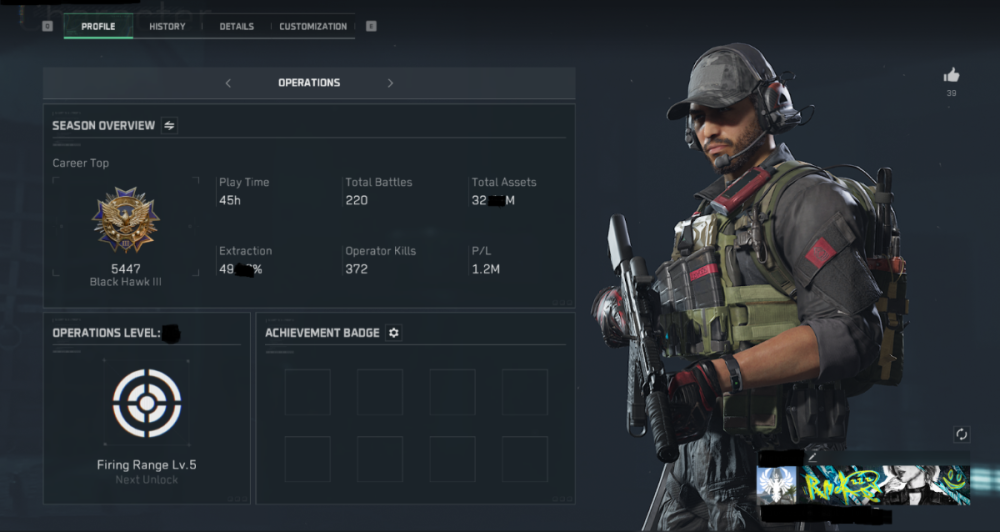Go to previous mode with left arrow

(228, 83)
